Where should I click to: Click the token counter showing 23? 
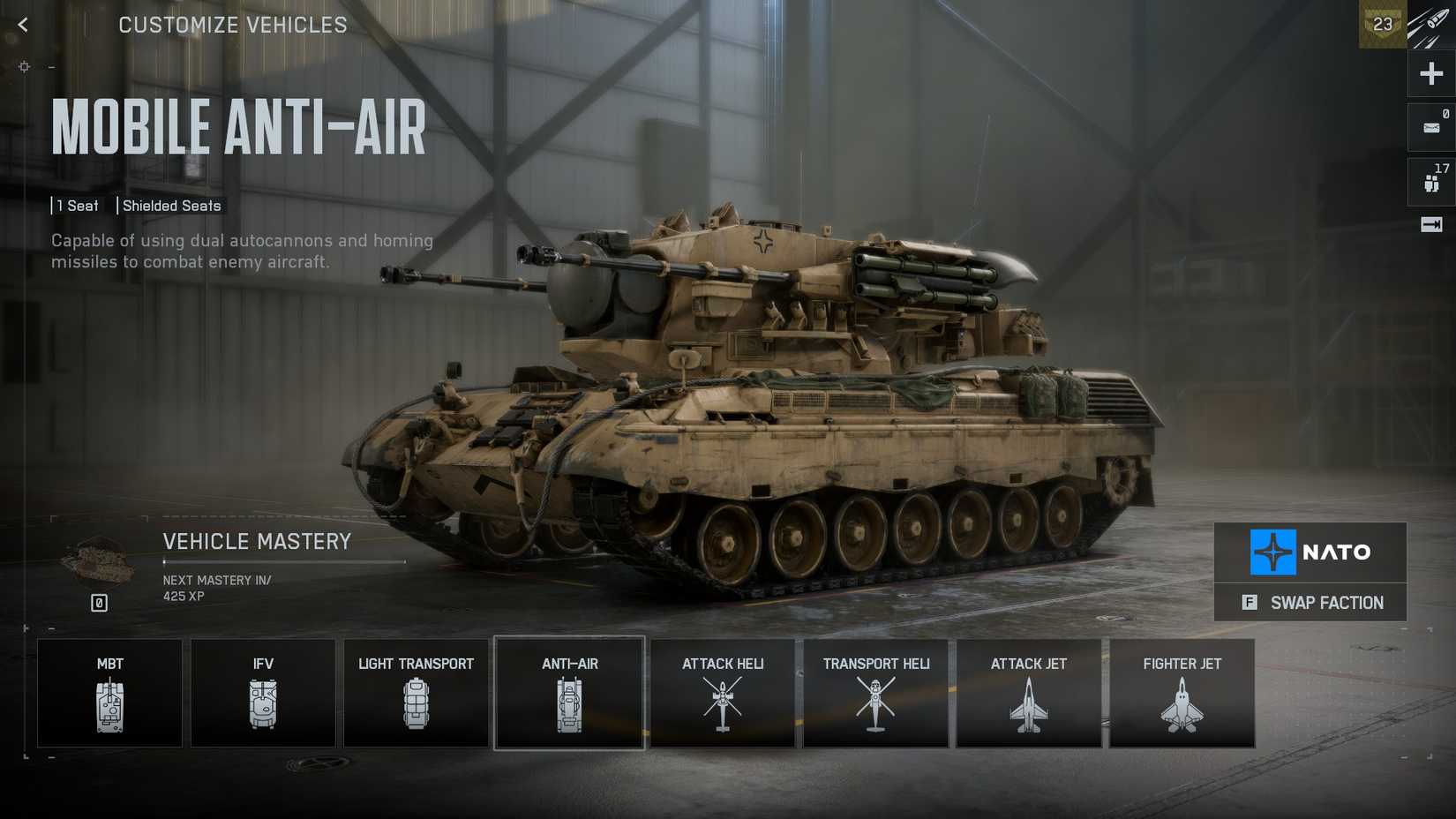[1382, 24]
